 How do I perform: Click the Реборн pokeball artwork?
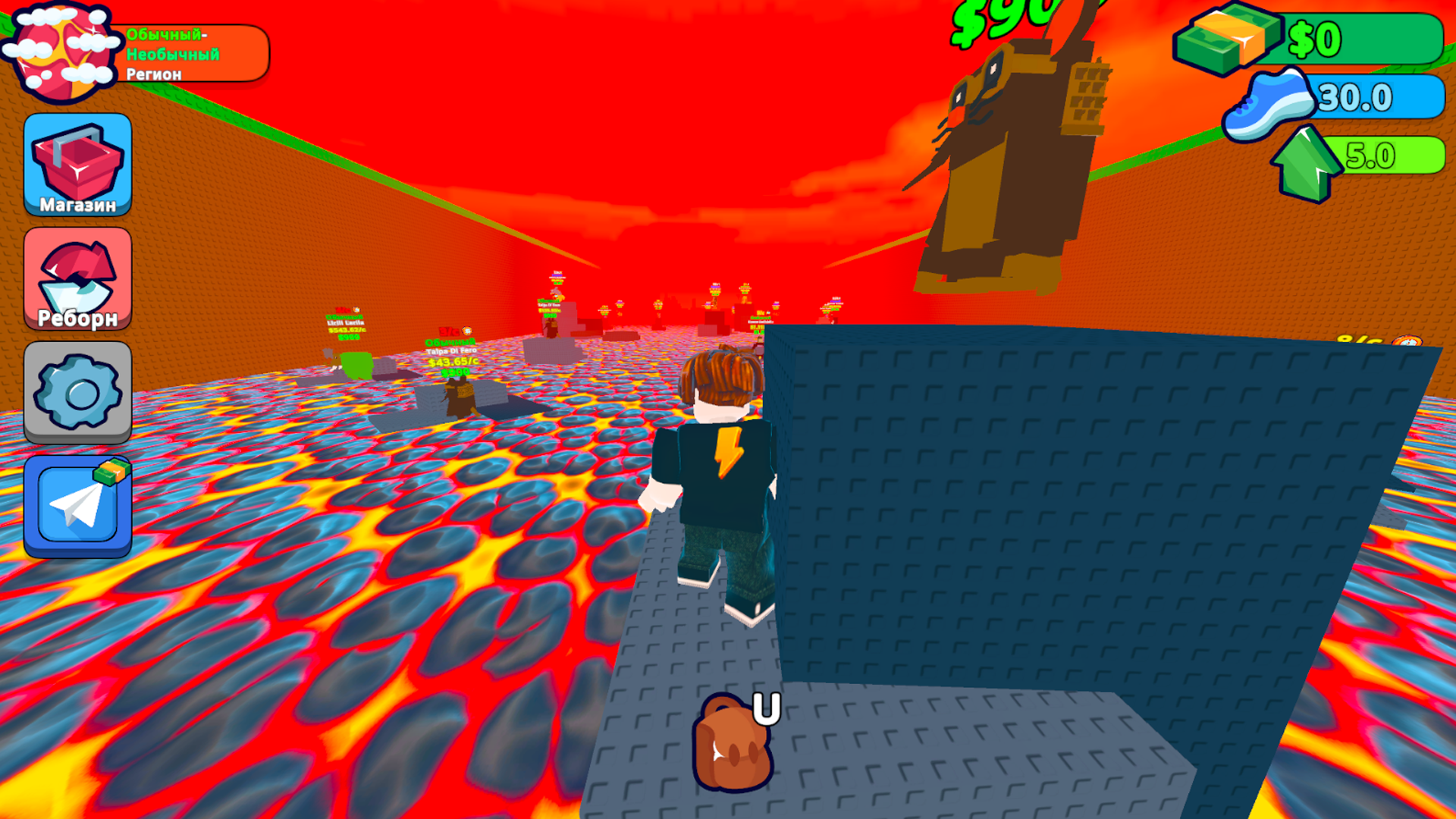pos(77,275)
